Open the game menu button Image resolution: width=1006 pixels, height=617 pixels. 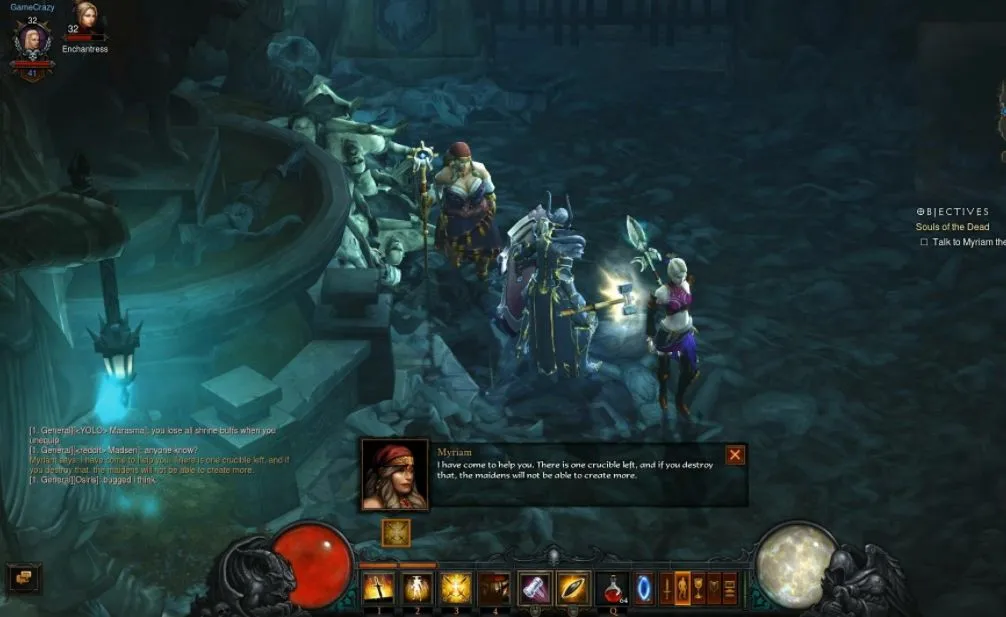coord(729,587)
